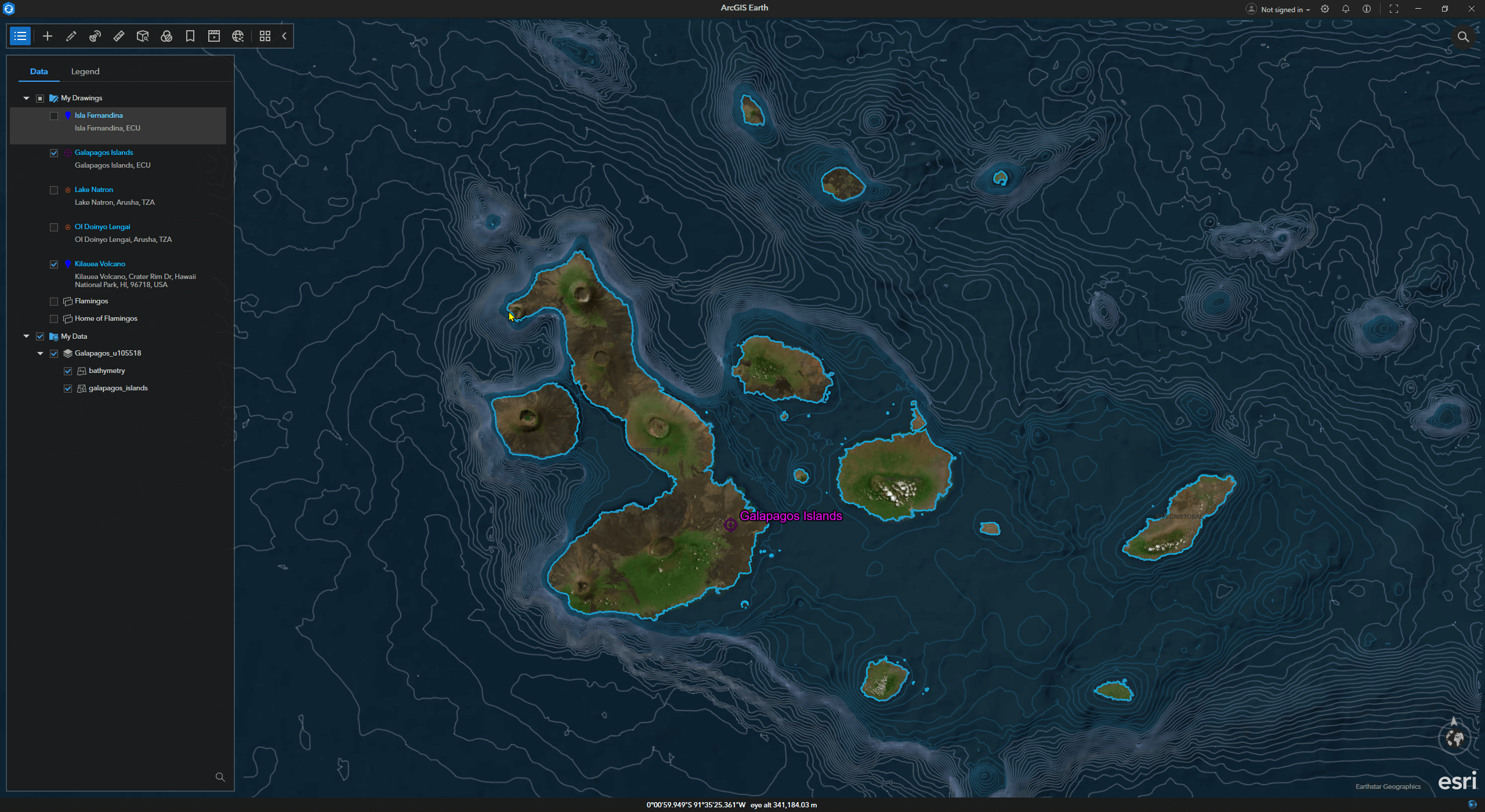The height and width of the screenshot is (812, 1485).
Task: Select the Kilauea Volcano placemark entry
Action: [x=100, y=264]
